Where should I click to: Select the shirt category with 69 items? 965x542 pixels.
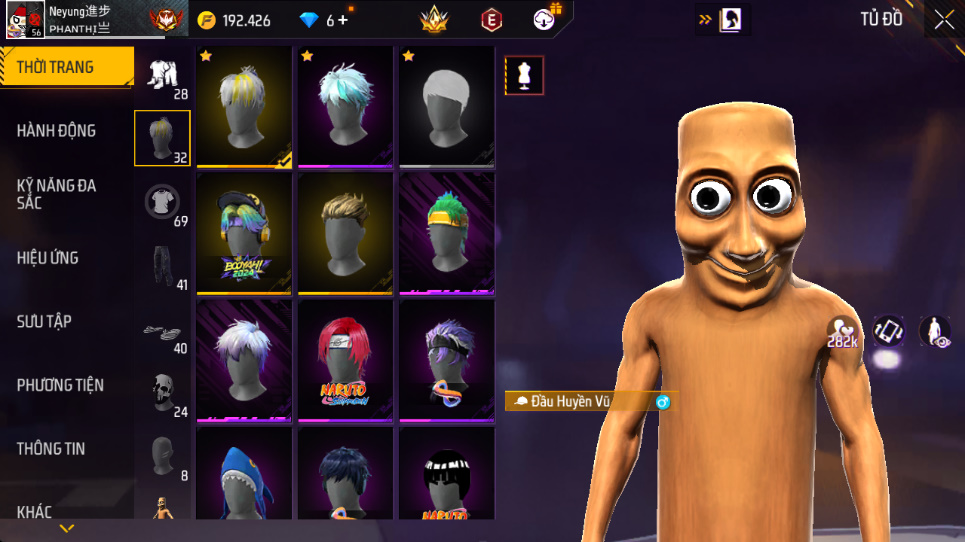pyautogui.click(x=162, y=202)
